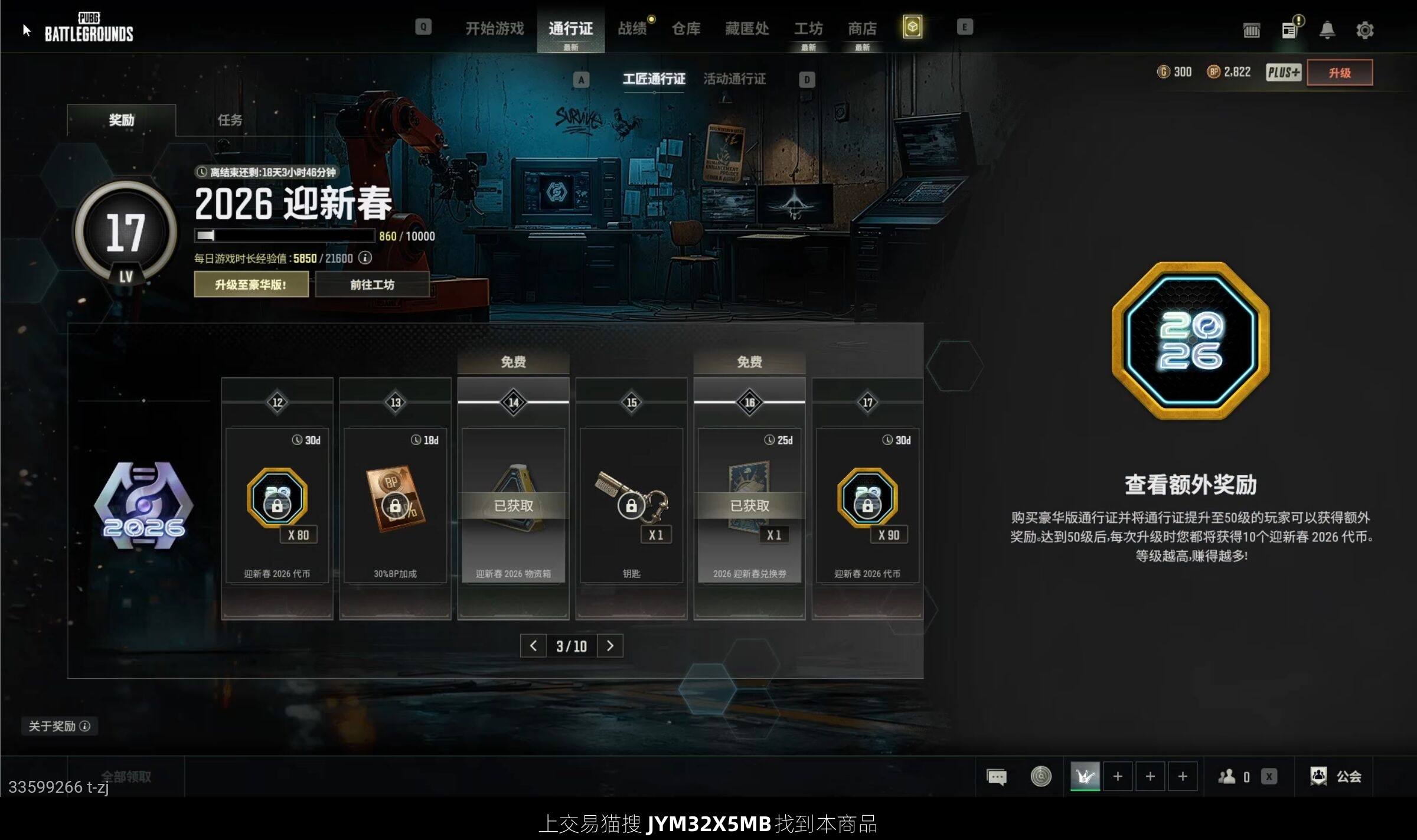The image size is (1417, 840).
Task: Open the 开始游戏 menu
Action: pyautogui.click(x=494, y=28)
